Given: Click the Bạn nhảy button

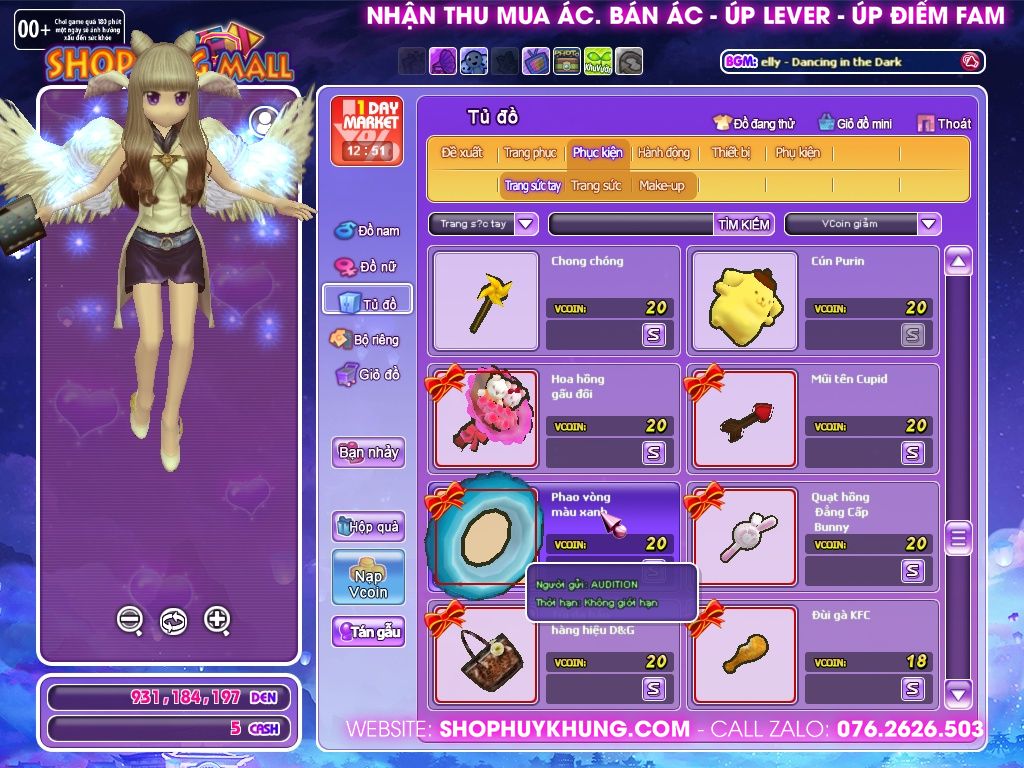Looking at the screenshot, I should (368, 452).
